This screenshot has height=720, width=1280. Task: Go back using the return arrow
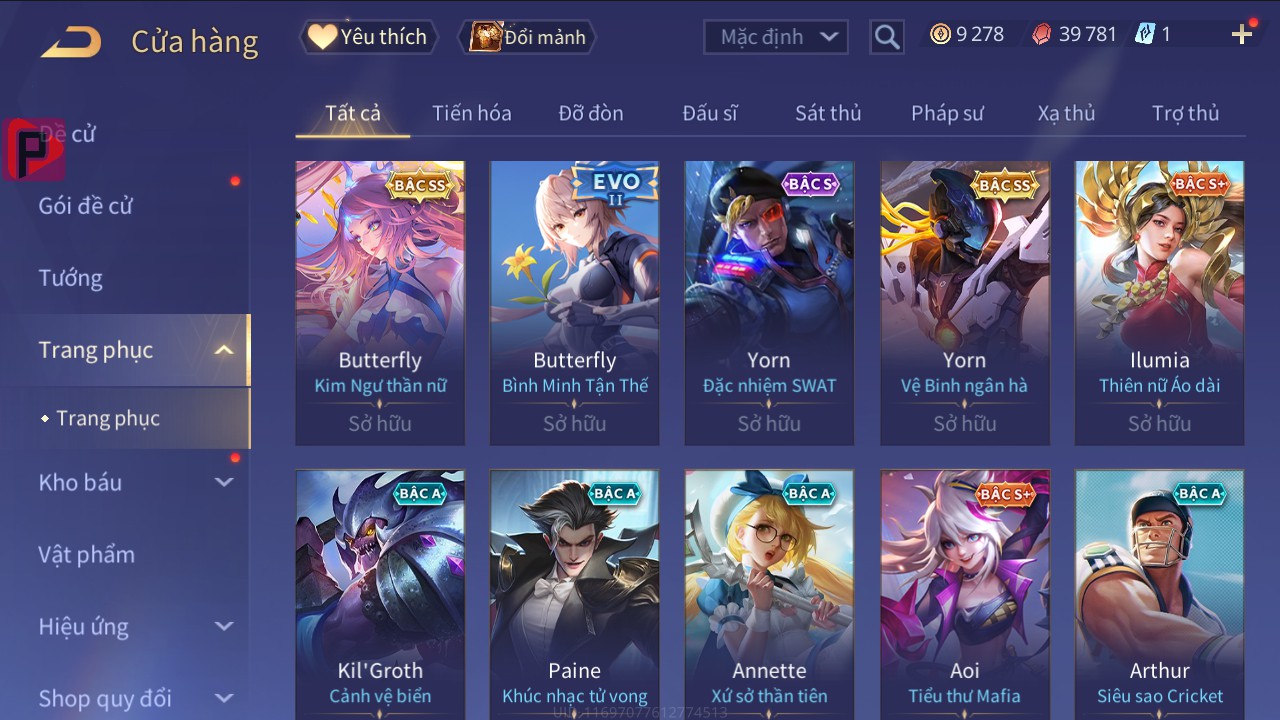(x=71, y=42)
